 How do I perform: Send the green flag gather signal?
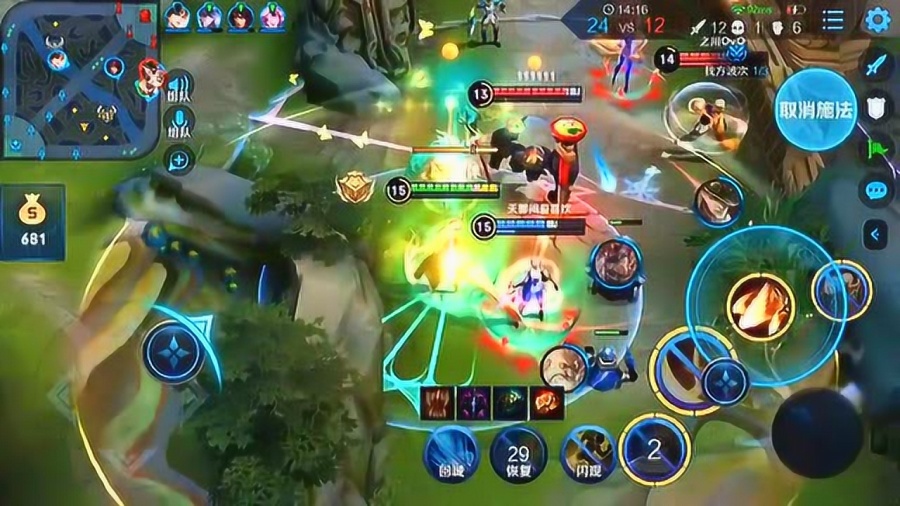point(876,150)
